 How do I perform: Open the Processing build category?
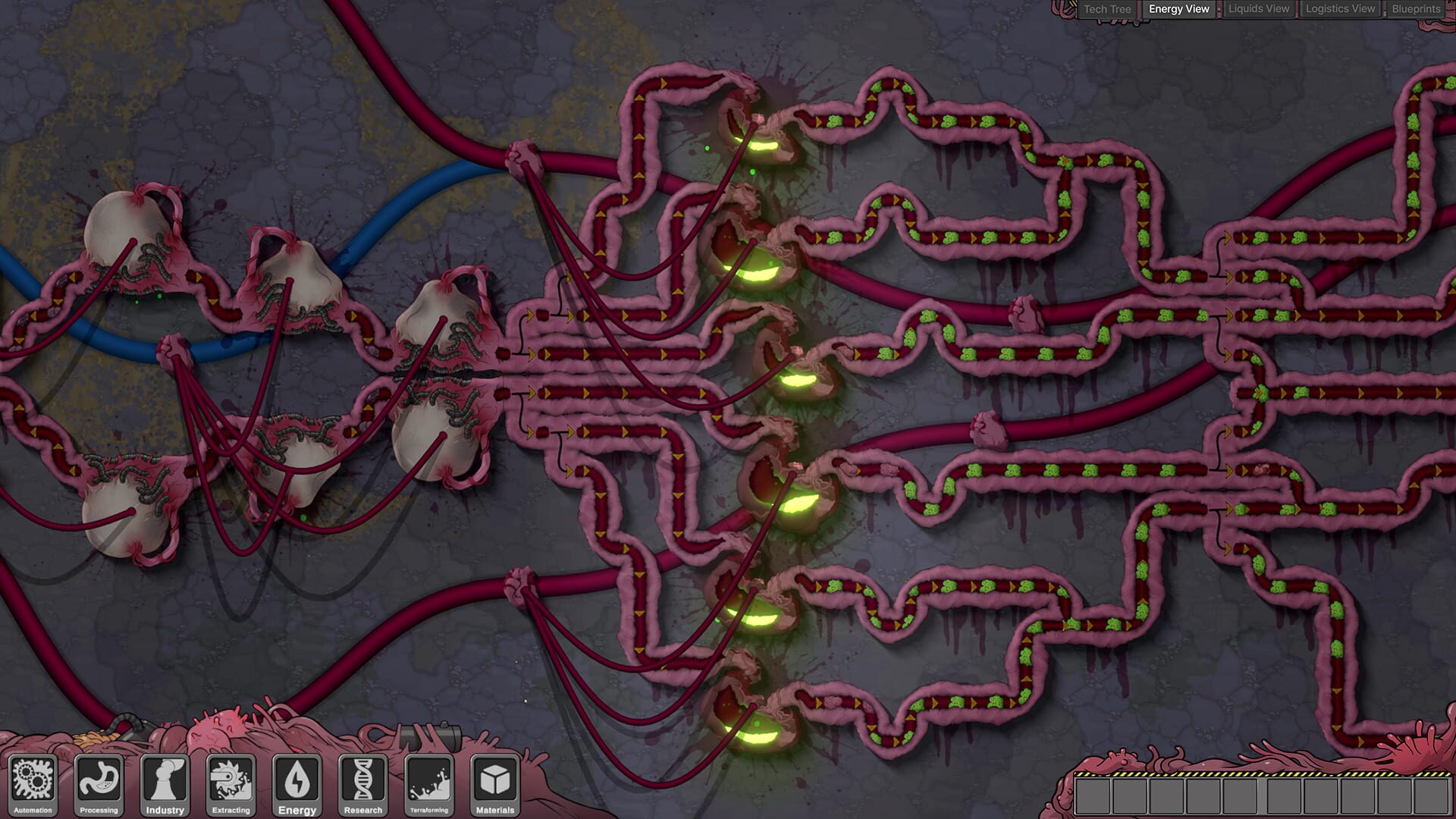pyautogui.click(x=99, y=785)
